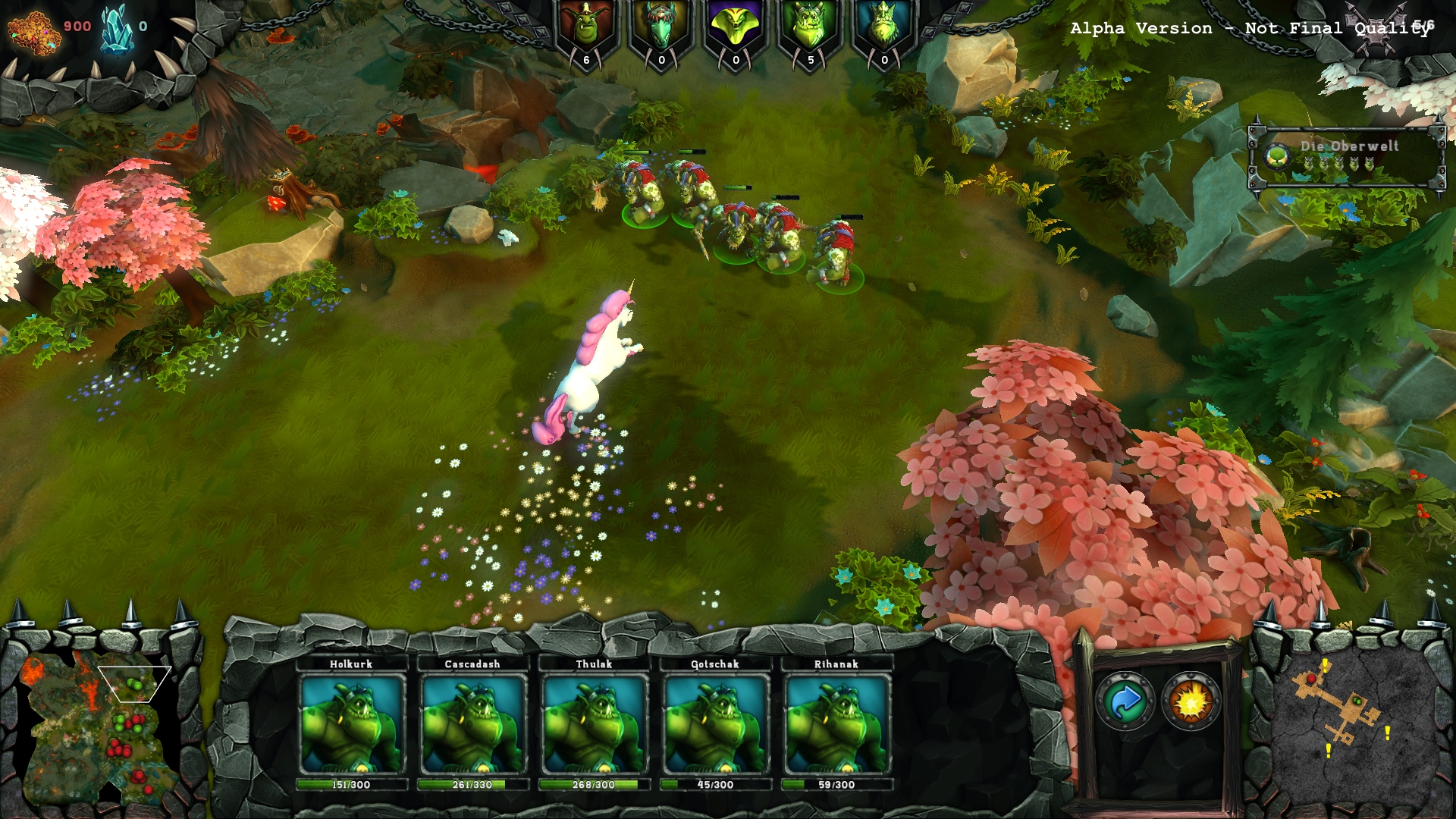Choose the spiky green troll creature banner
This screenshot has height=819, width=1456.
(x=884, y=32)
